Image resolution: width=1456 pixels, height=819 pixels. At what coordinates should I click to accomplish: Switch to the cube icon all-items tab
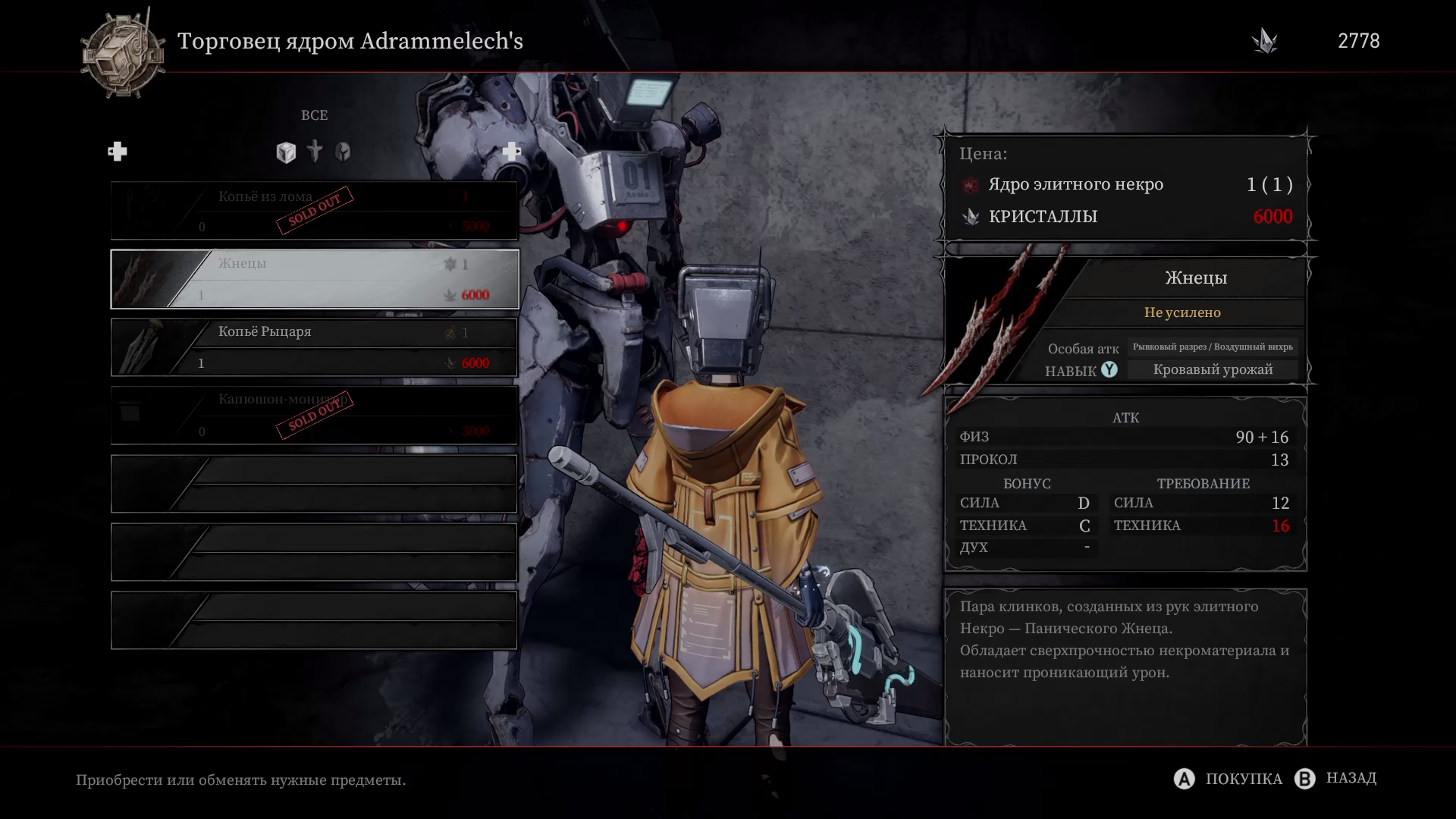286,152
